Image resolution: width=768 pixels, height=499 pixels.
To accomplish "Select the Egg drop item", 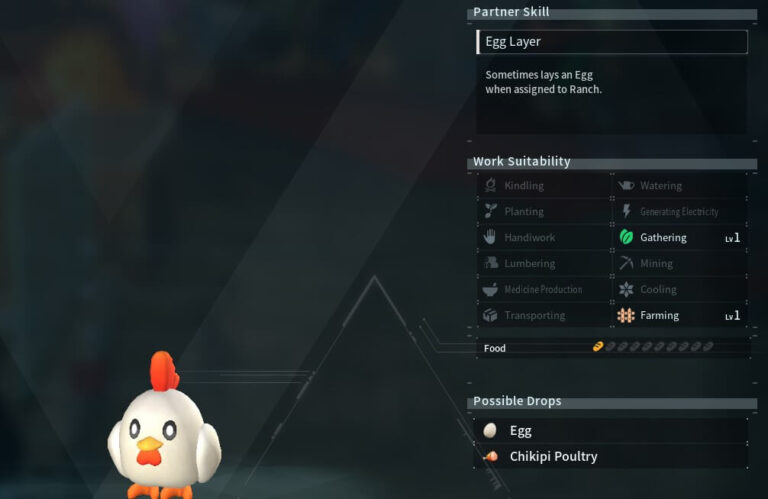I will 611,431.
